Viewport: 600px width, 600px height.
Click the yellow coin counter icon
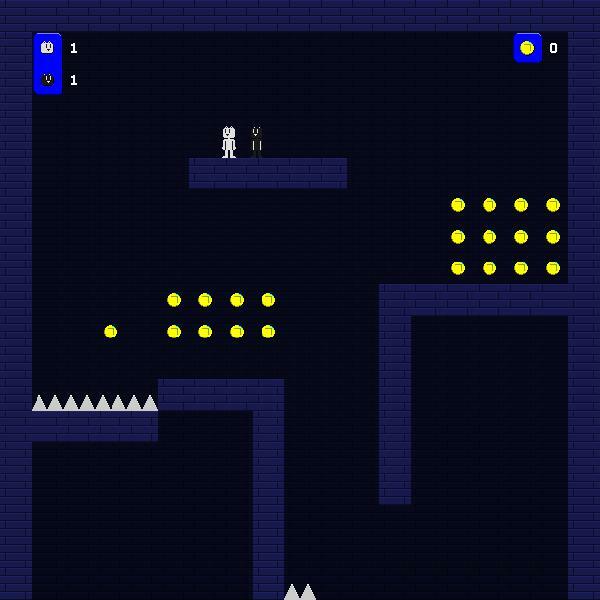click(x=527, y=47)
